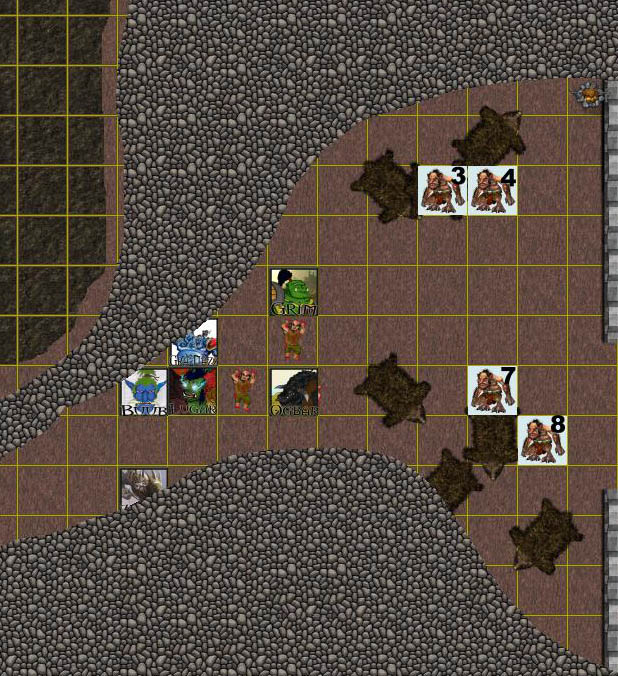618x676 pixels.
Task: Select the ogre token numbered 8
Action: coord(542,440)
